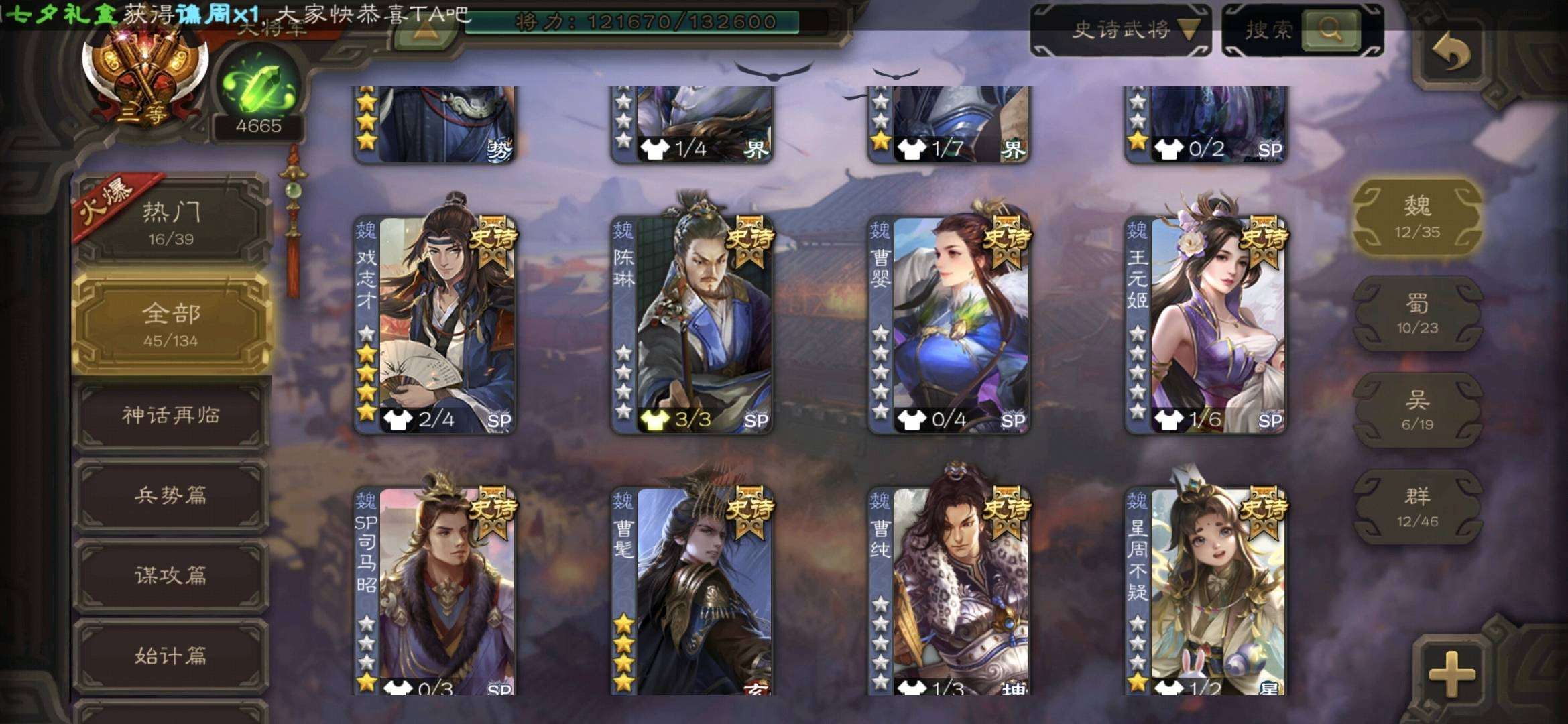Choose the 始计篇 category tab
The image size is (1568, 724).
pyautogui.click(x=172, y=655)
